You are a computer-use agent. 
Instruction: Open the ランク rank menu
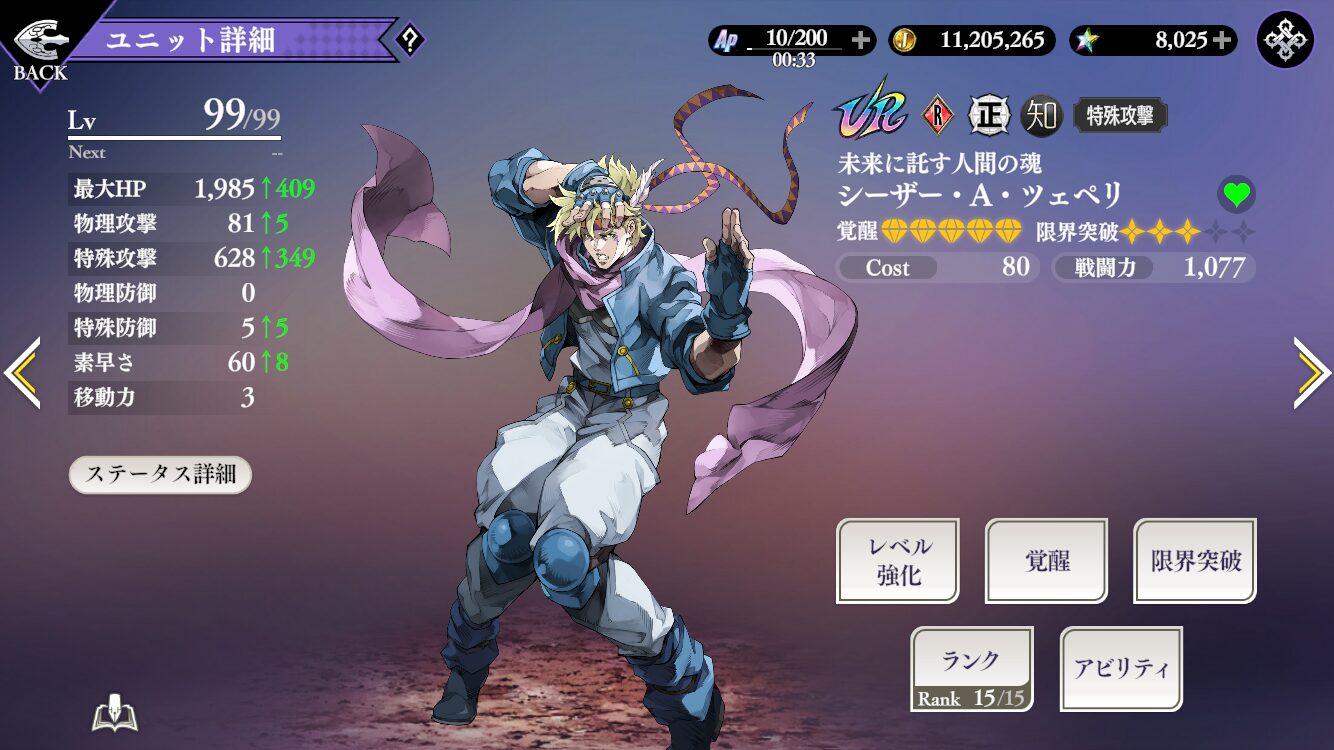click(972, 669)
